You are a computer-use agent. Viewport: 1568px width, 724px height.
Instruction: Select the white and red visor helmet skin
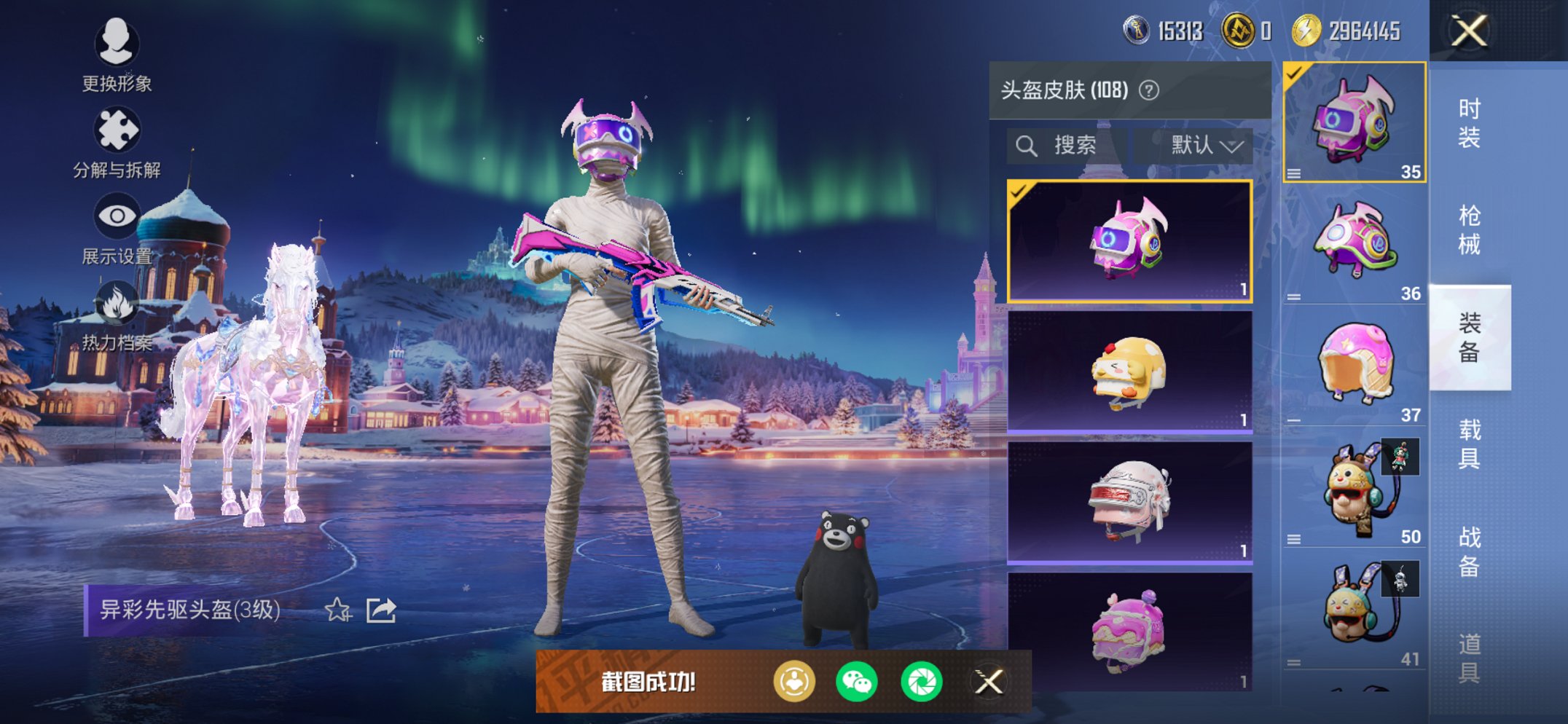coord(1129,502)
